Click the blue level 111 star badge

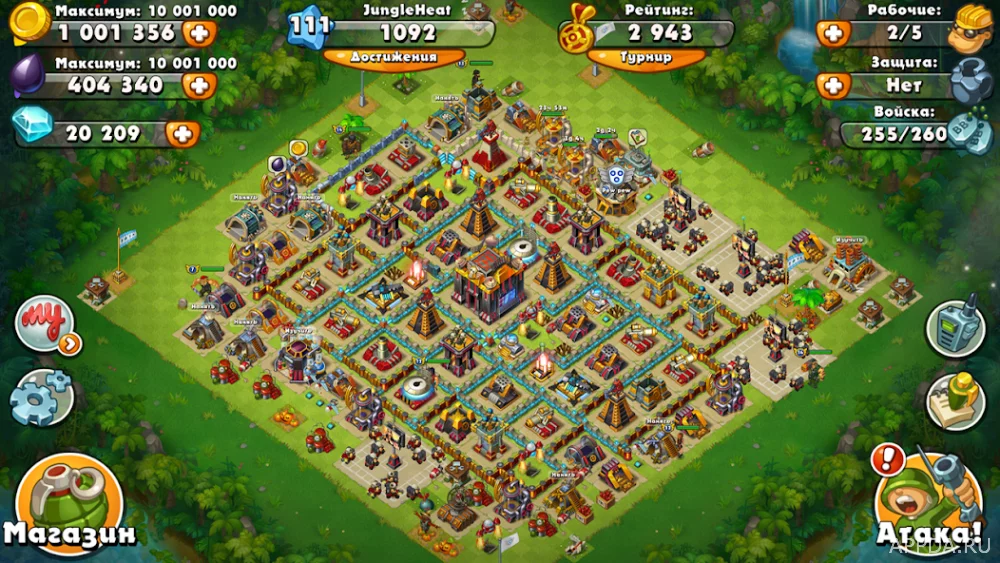click(x=311, y=28)
